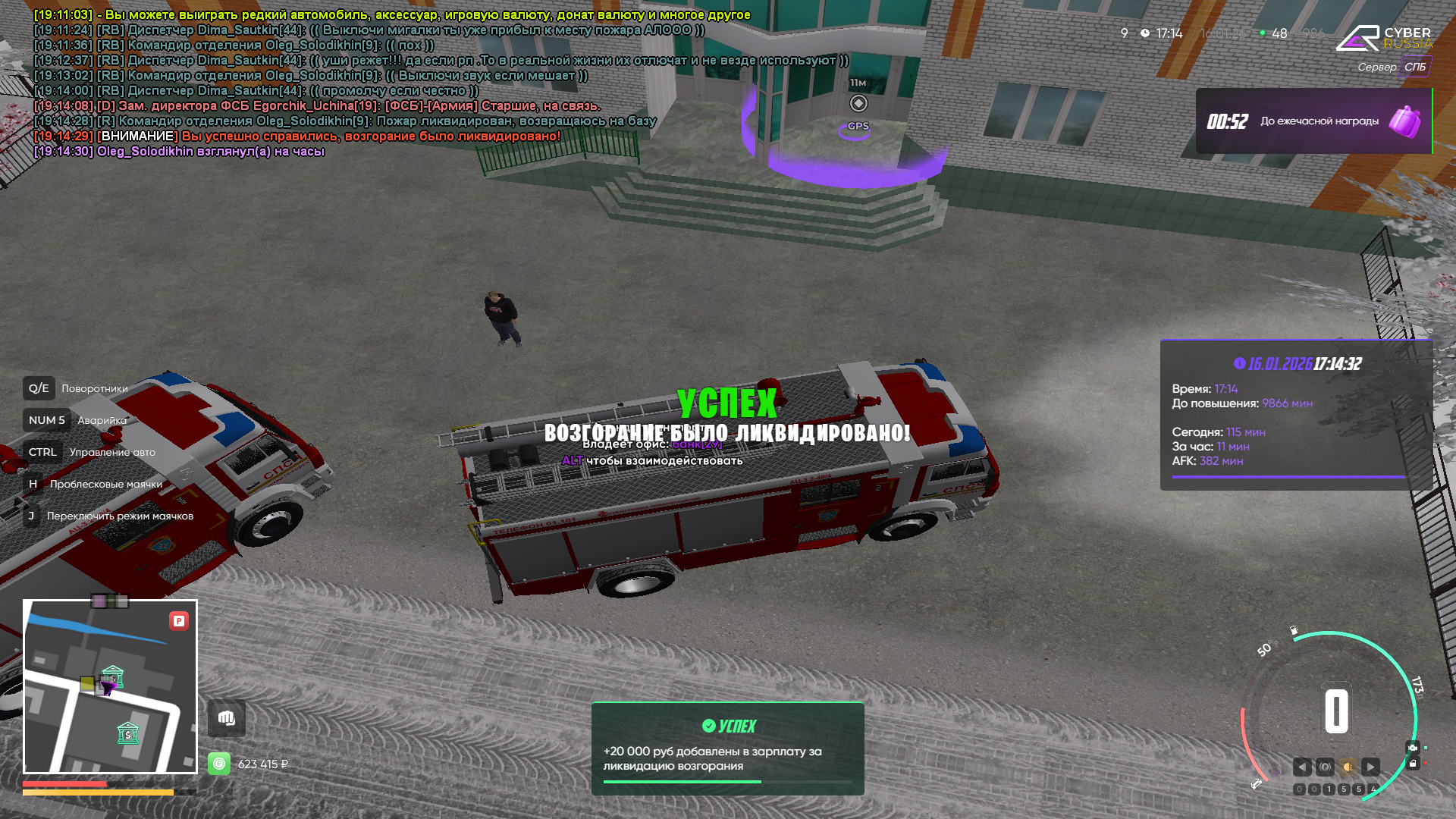Screen dimensions: 1456x819
Task: Click the СПБ server badge
Action: pyautogui.click(x=1414, y=67)
